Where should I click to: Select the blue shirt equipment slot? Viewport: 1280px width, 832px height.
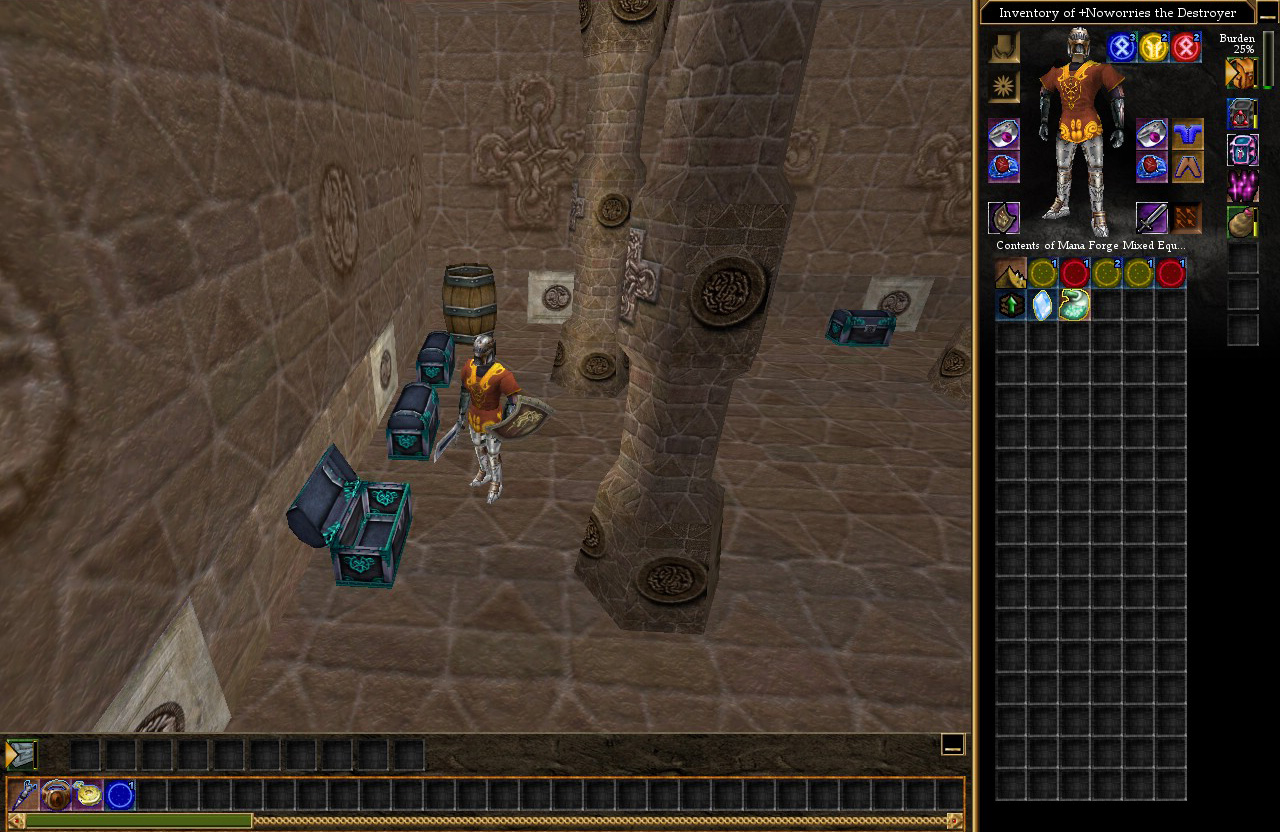[1187, 133]
